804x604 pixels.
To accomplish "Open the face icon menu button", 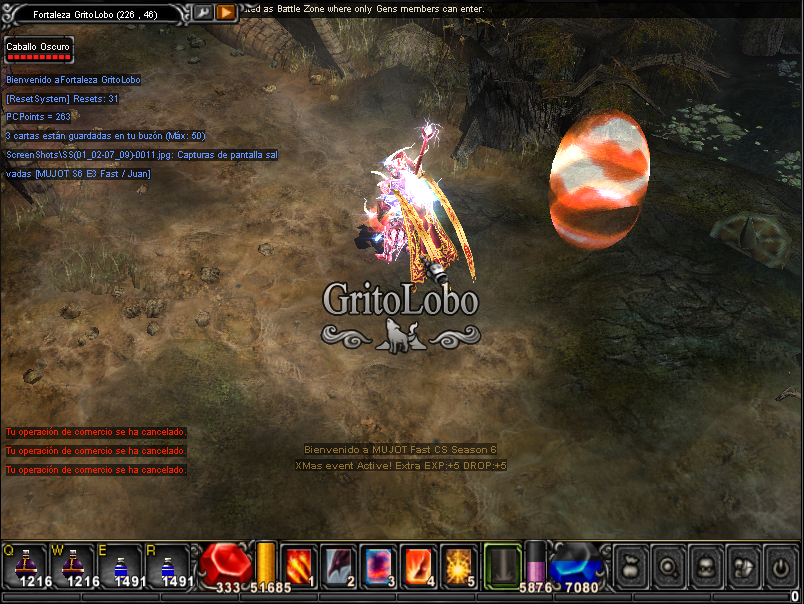I will [x=705, y=567].
